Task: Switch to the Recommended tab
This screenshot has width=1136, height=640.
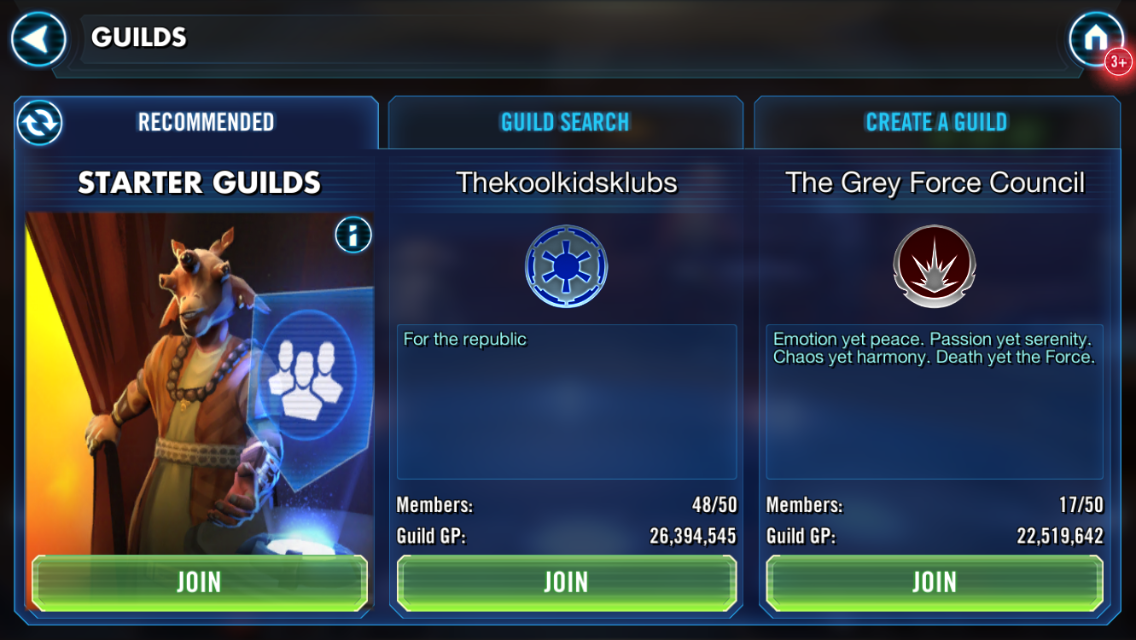Action: [x=206, y=123]
